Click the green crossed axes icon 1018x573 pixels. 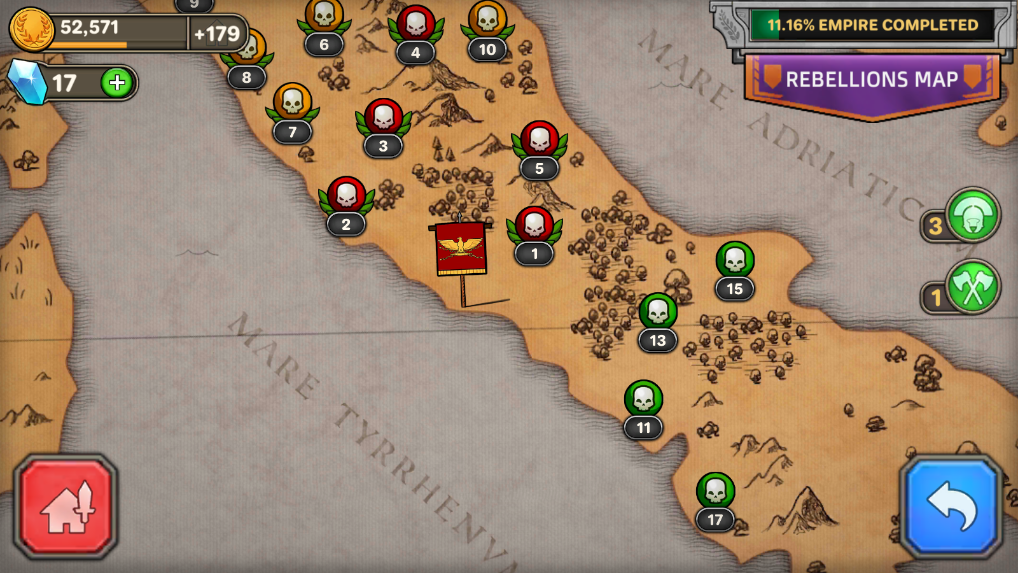click(x=972, y=287)
